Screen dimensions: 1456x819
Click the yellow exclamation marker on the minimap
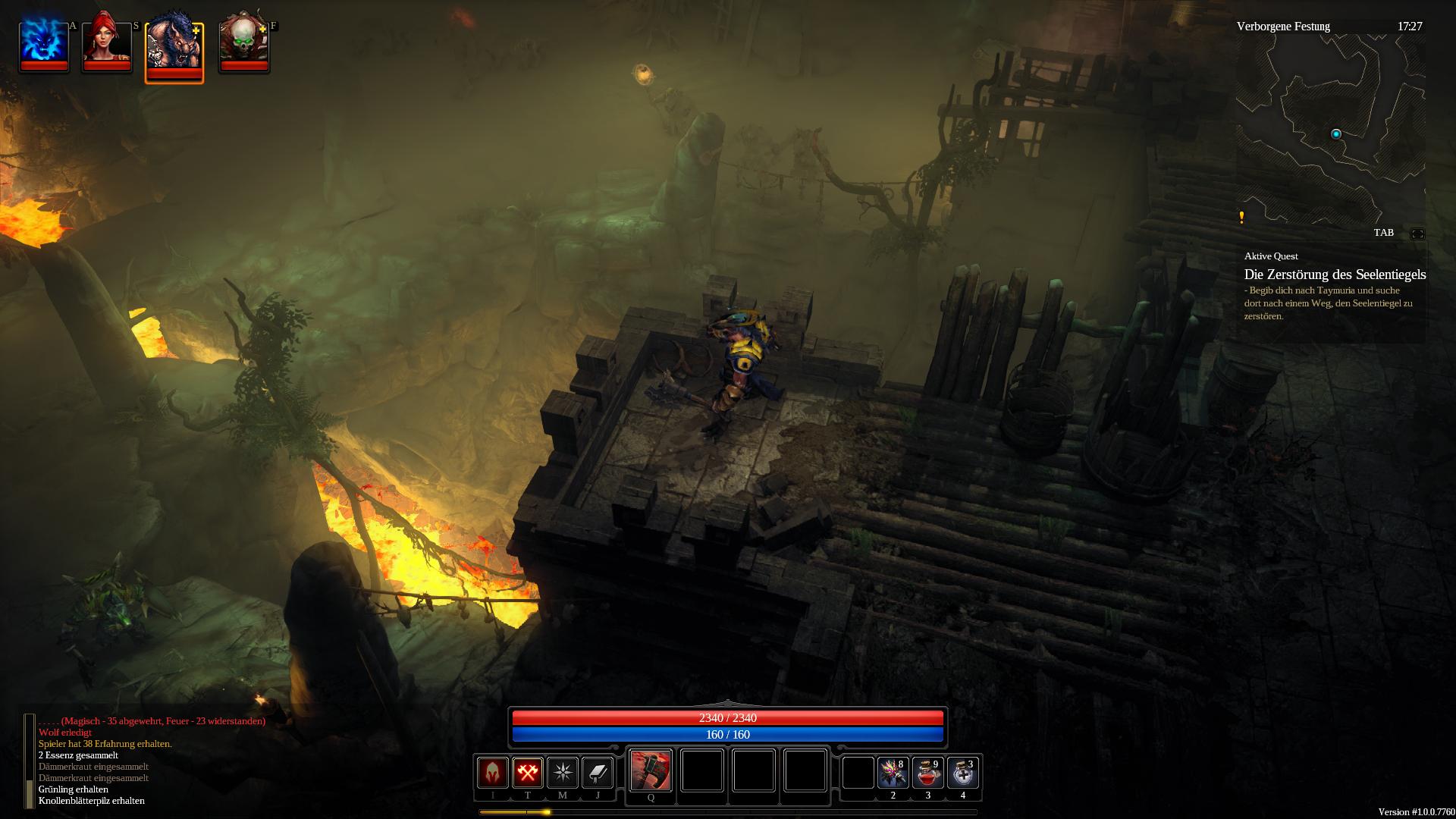coord(1241,218)
